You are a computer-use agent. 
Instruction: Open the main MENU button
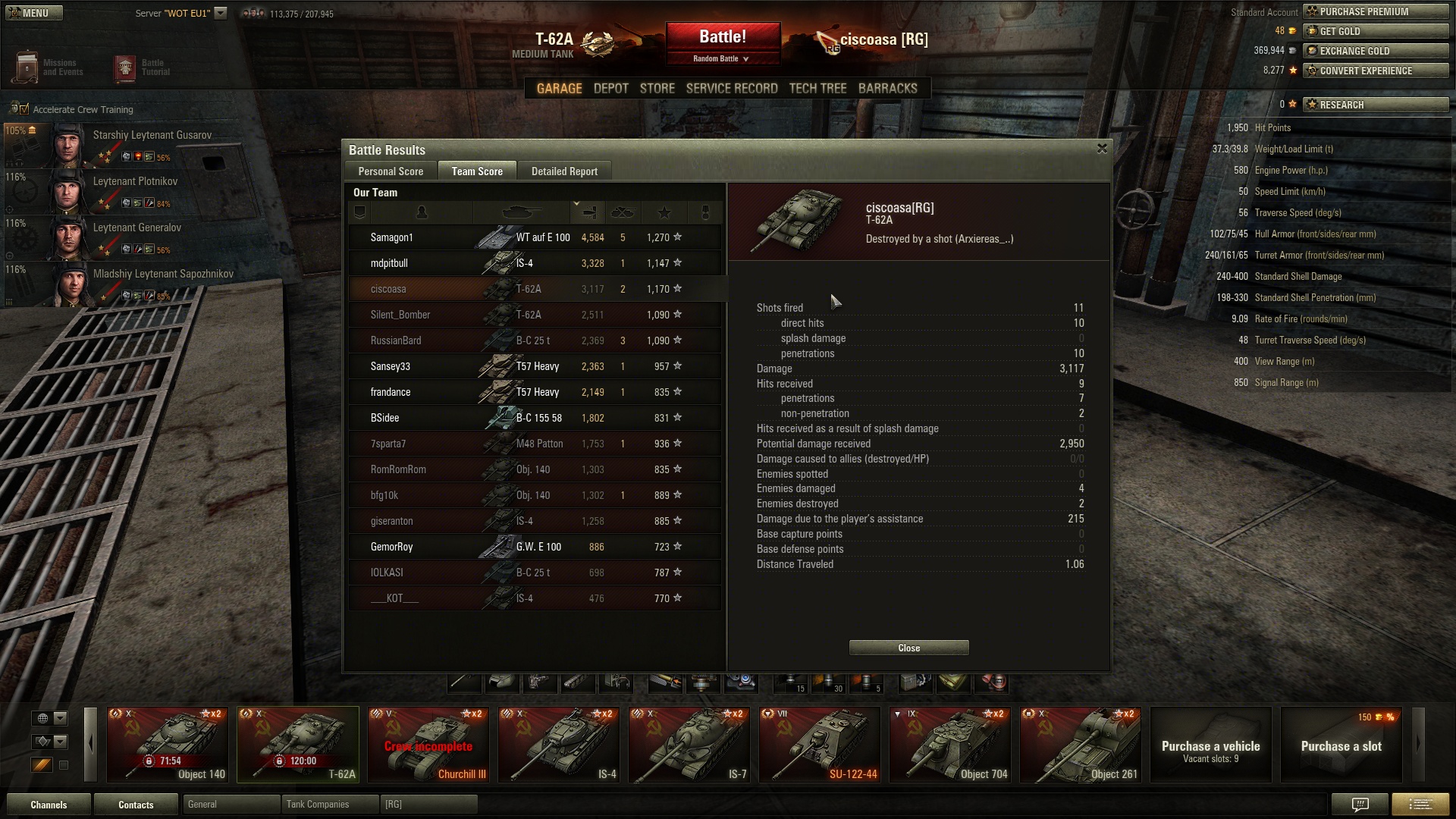point(33,13)
